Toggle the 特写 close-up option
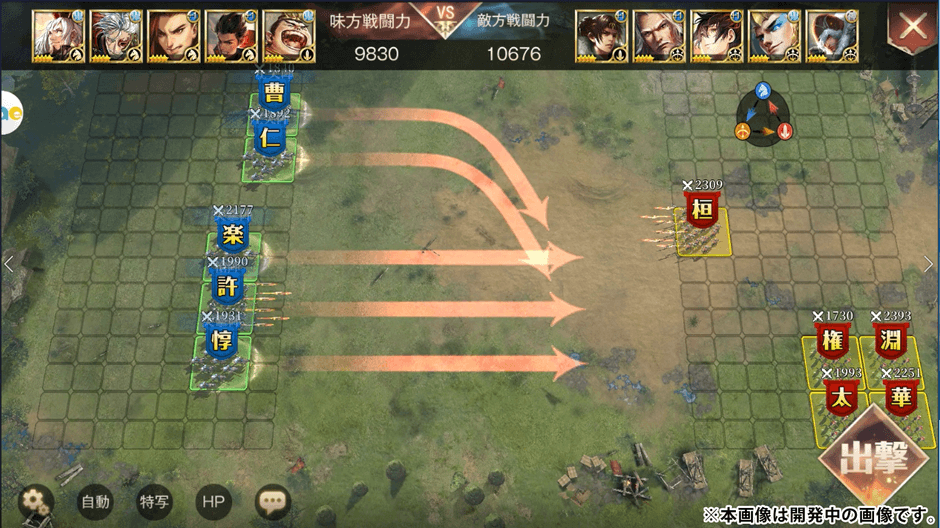This screenshot has height=528, width=940. 154,501
